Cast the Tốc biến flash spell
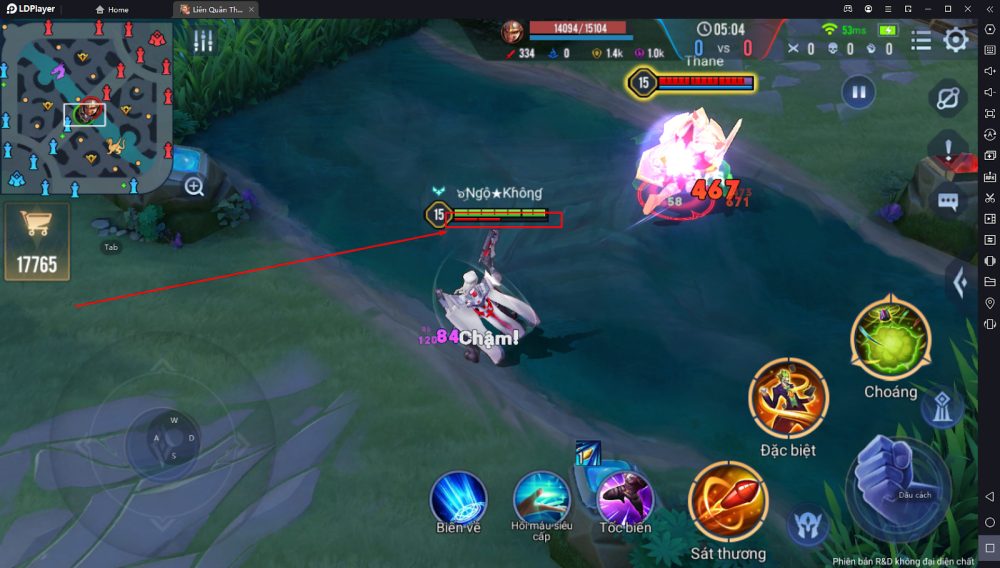The width and height of the screenshot is (1000, 568). point(625,498)
